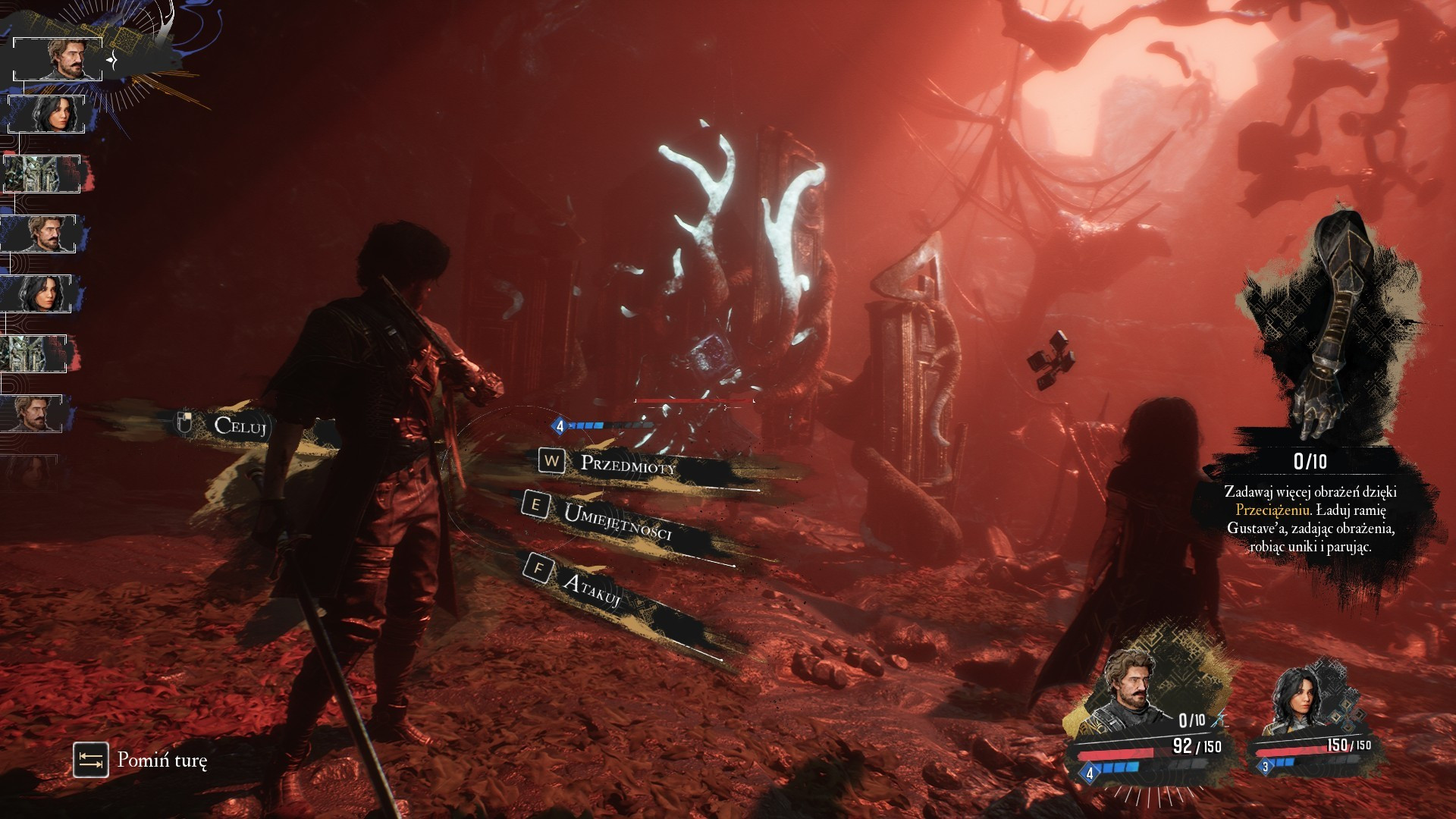
Task: Open the Przedmioty items menu
Action: coord(627,464)
